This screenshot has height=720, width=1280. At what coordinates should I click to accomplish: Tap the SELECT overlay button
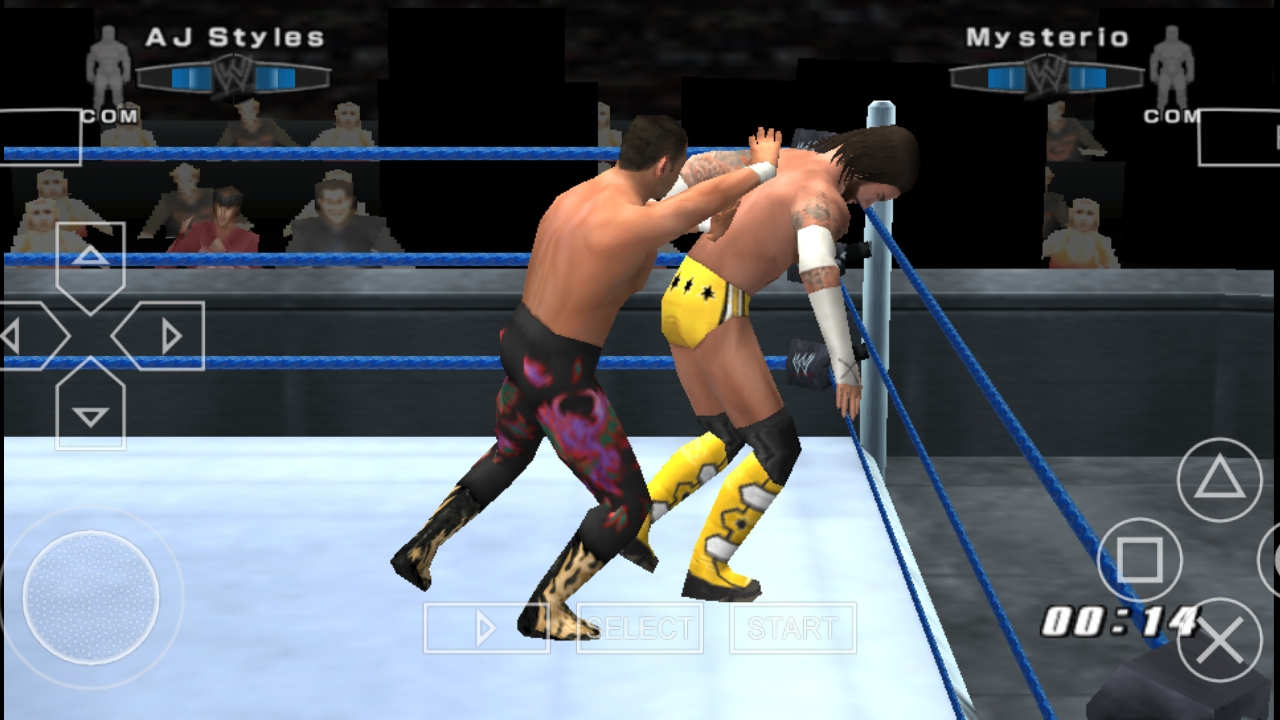click(640, 628)
